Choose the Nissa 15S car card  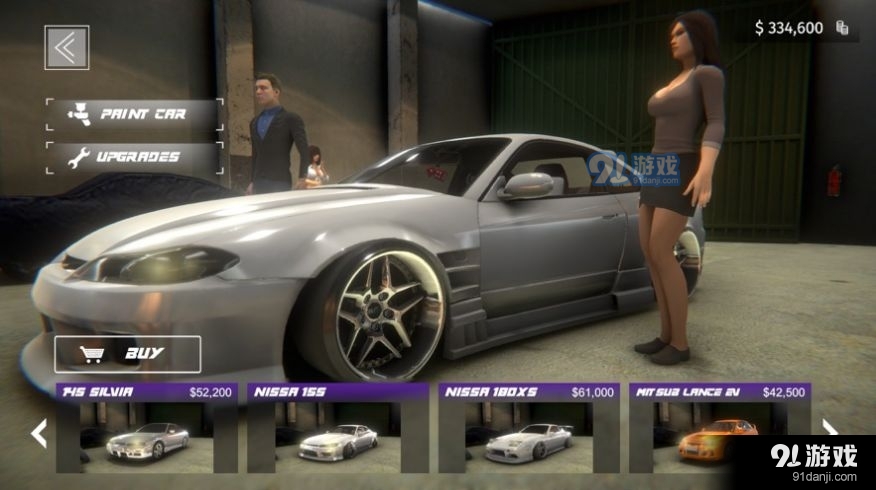pos(338,428)
